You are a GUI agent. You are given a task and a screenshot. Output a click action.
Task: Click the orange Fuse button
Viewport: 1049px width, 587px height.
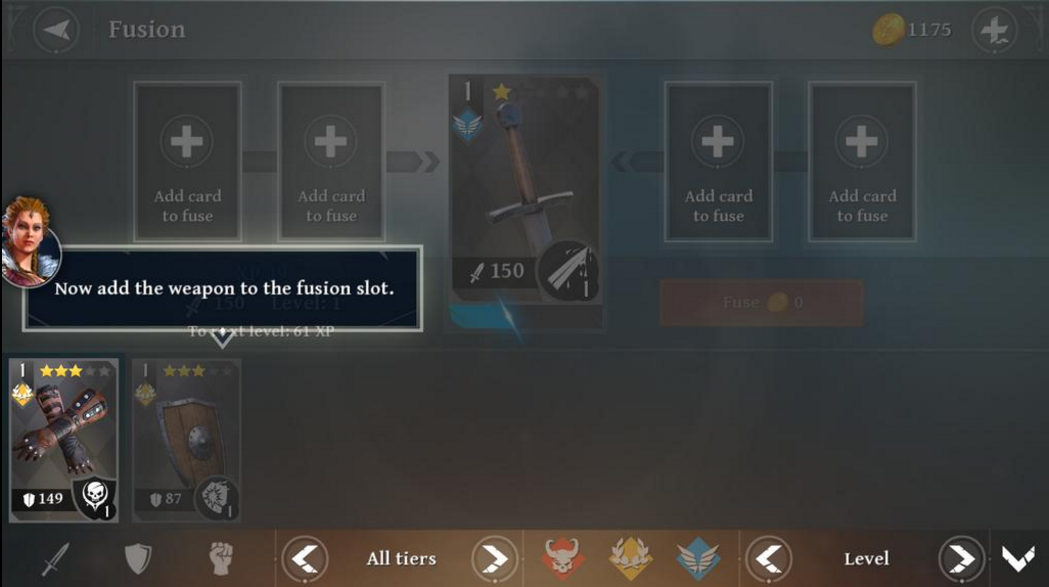[x=761, y=302]
